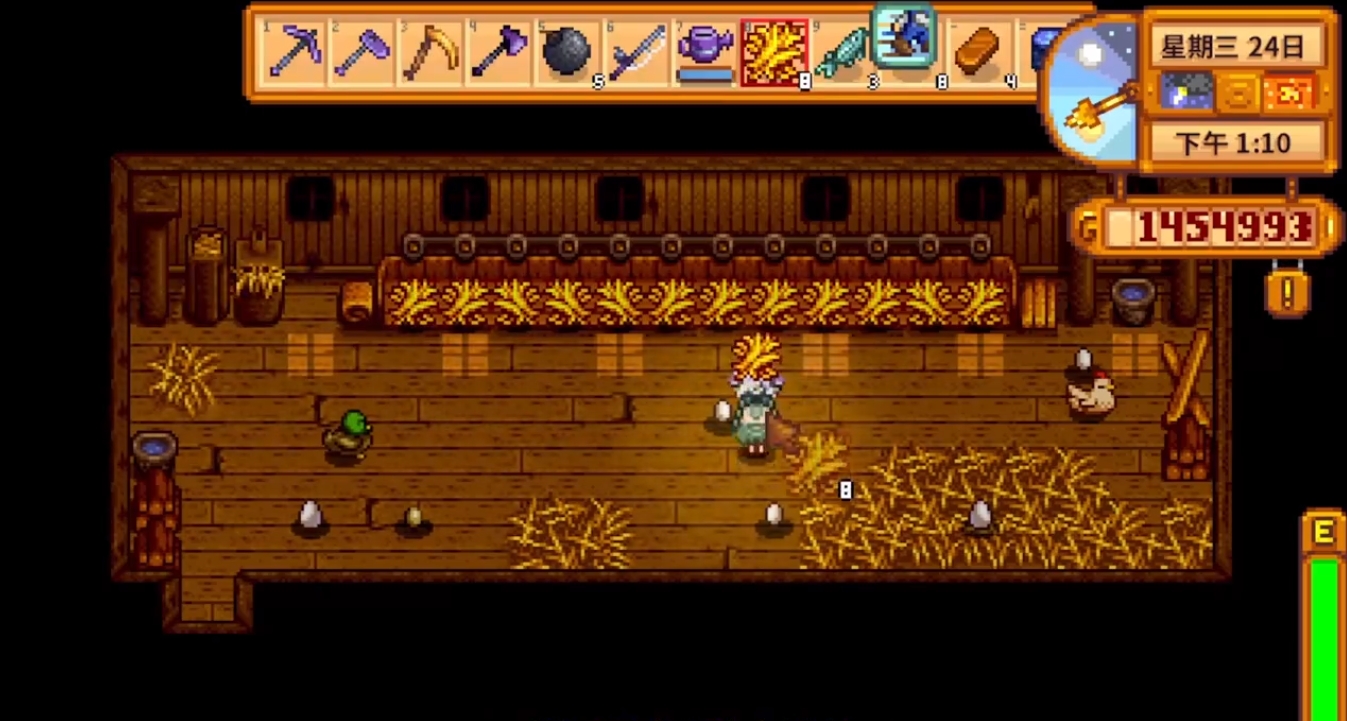The width and height of the screenshot is (1347, 721).
Task: Select the purple watering can
Action: click(x=705, y=52)
